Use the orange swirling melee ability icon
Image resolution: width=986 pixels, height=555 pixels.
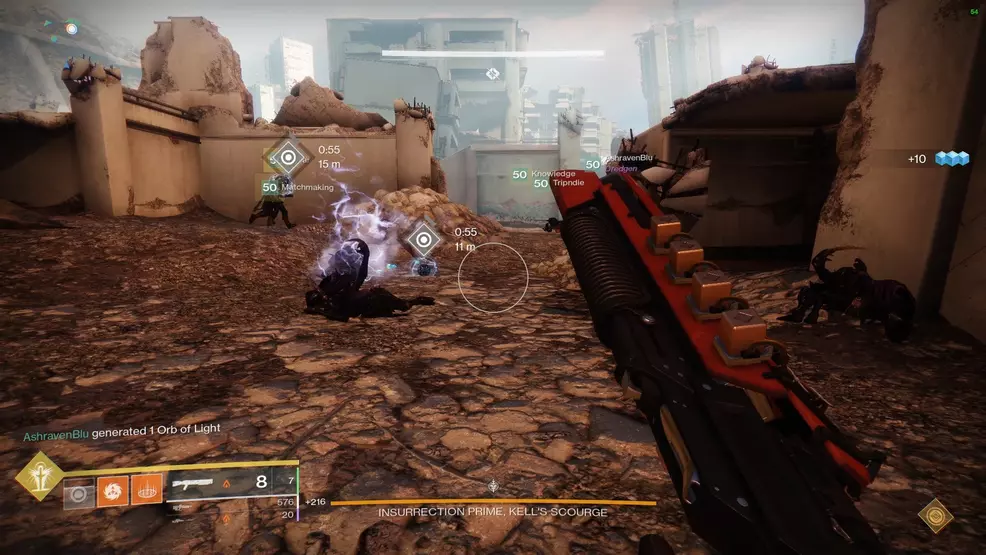point(112,491)
